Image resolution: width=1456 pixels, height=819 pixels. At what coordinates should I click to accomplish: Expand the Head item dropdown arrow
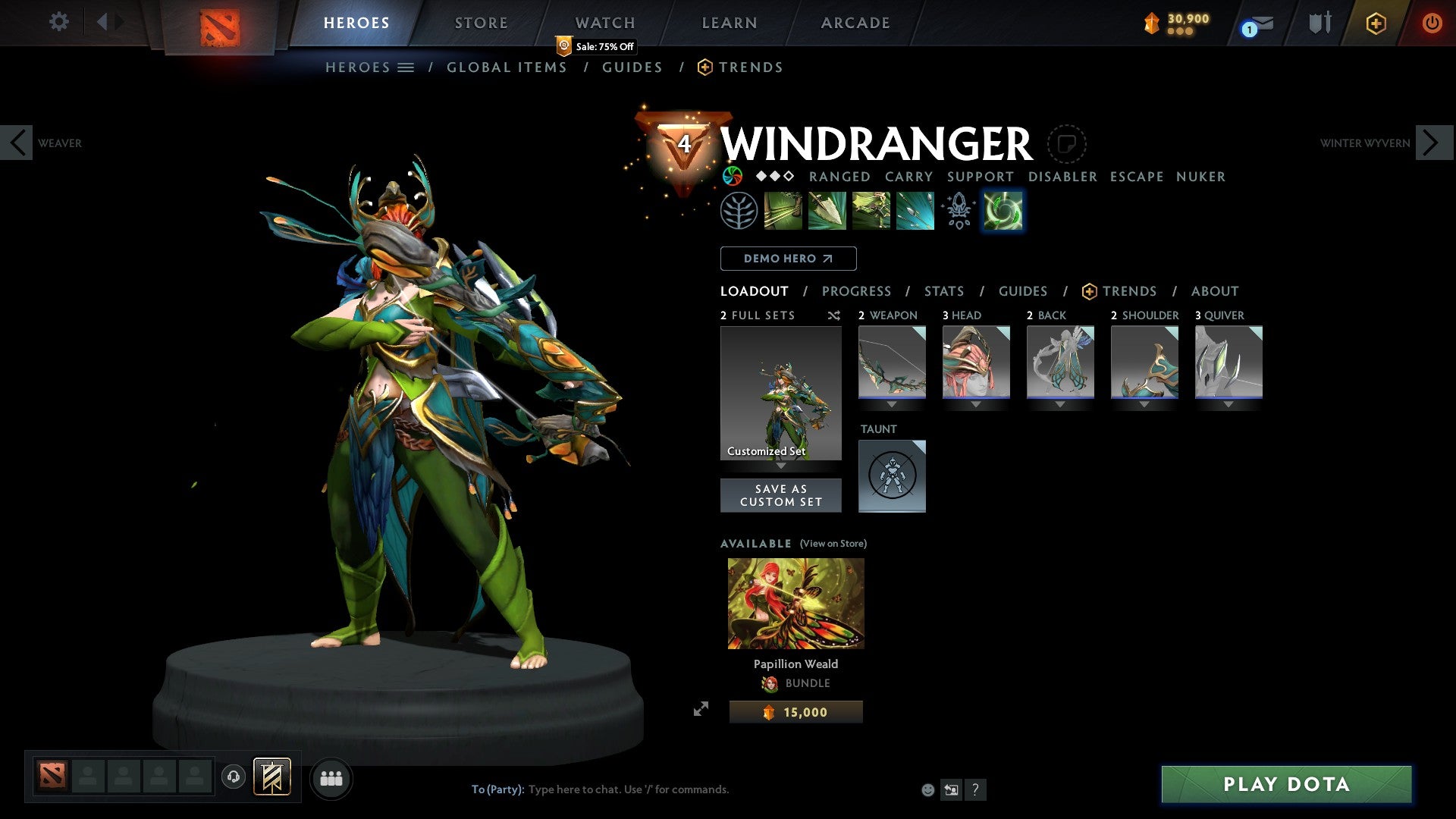tap(976, 405)
